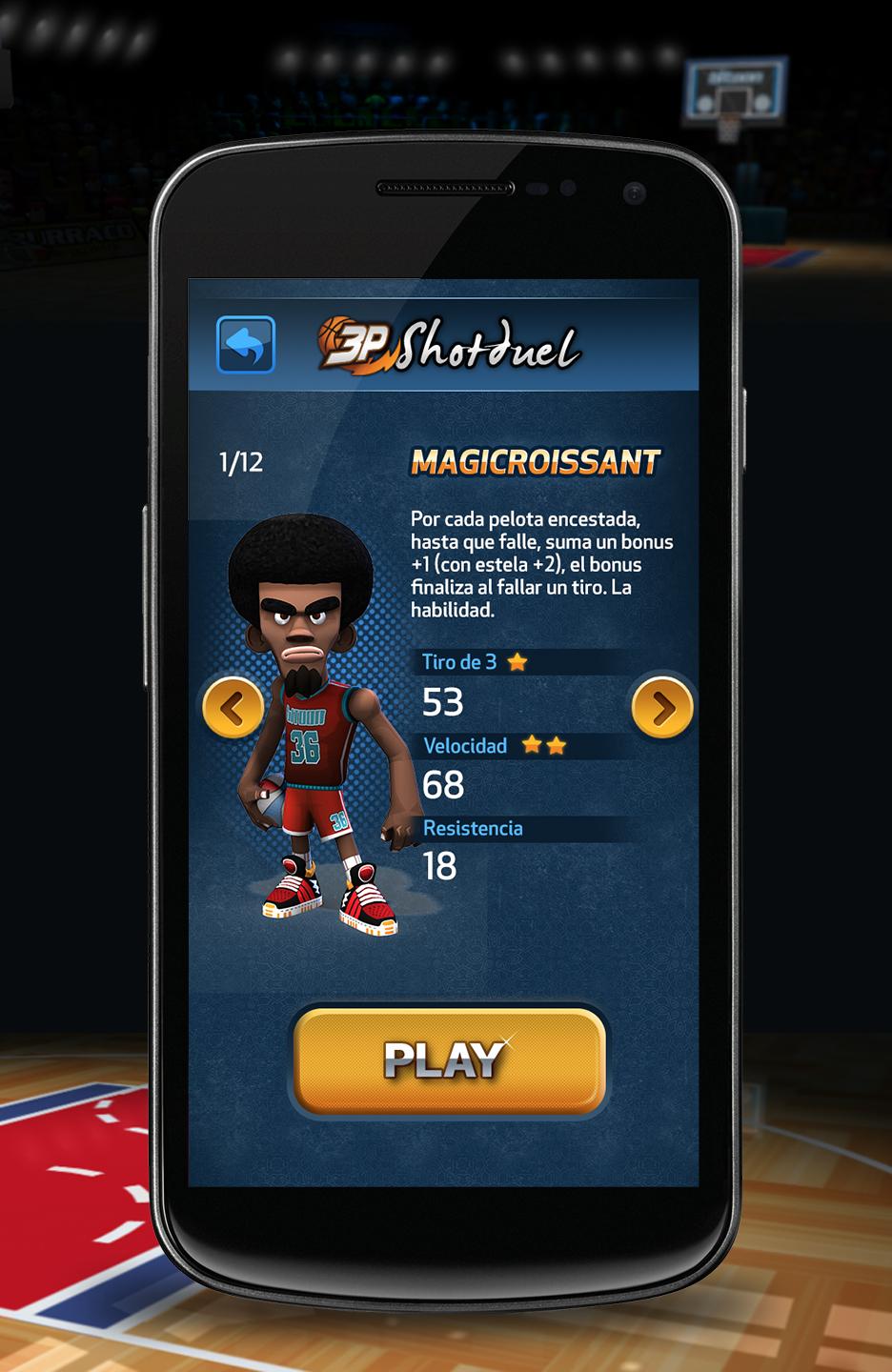Go back with the blue arrow button
892x1372 pixels.
(246, 344)
